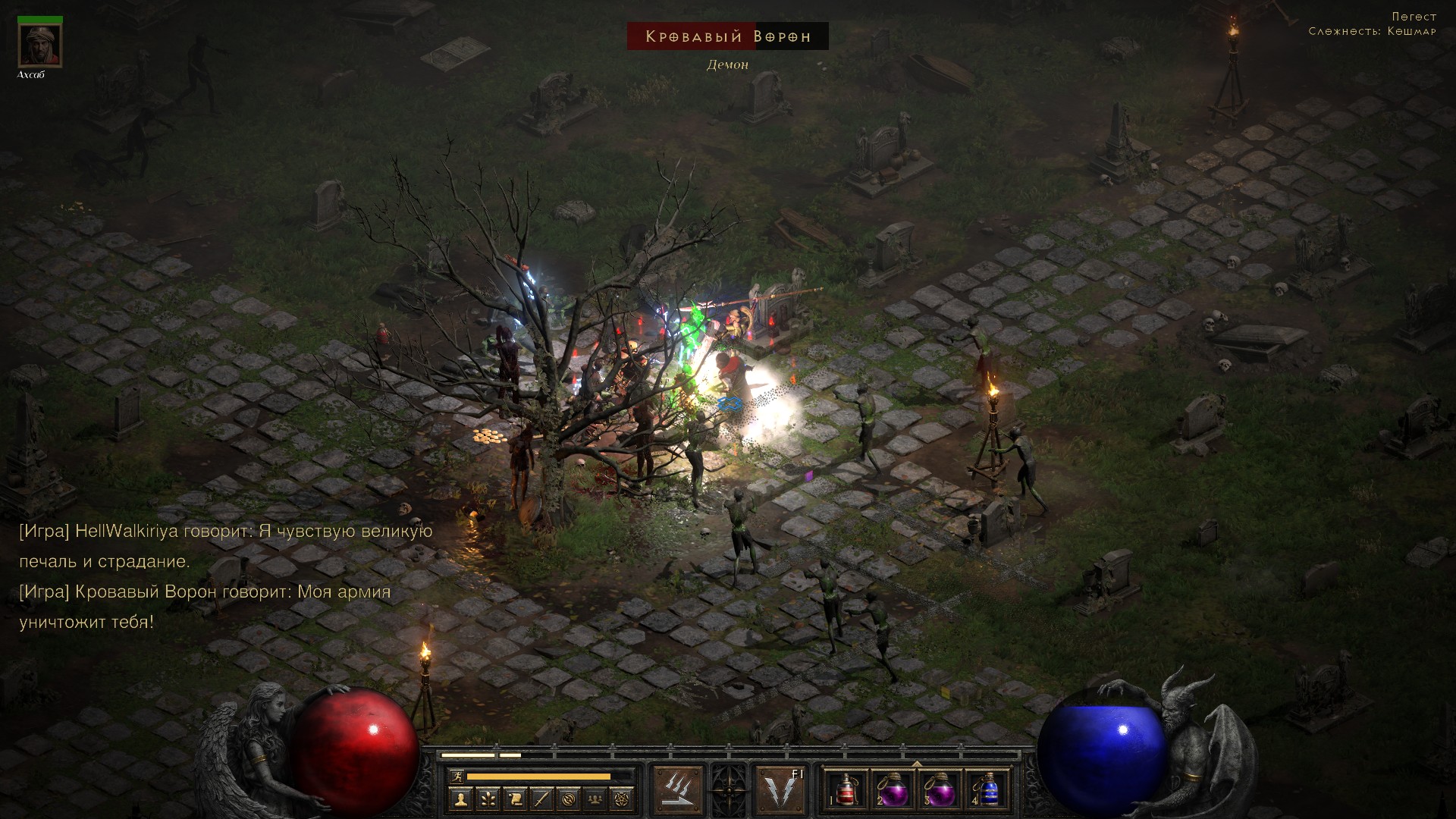Open the game menu pentagram icon
Image resolution: width=1456 pixels, height=819 pixels.
623,799
